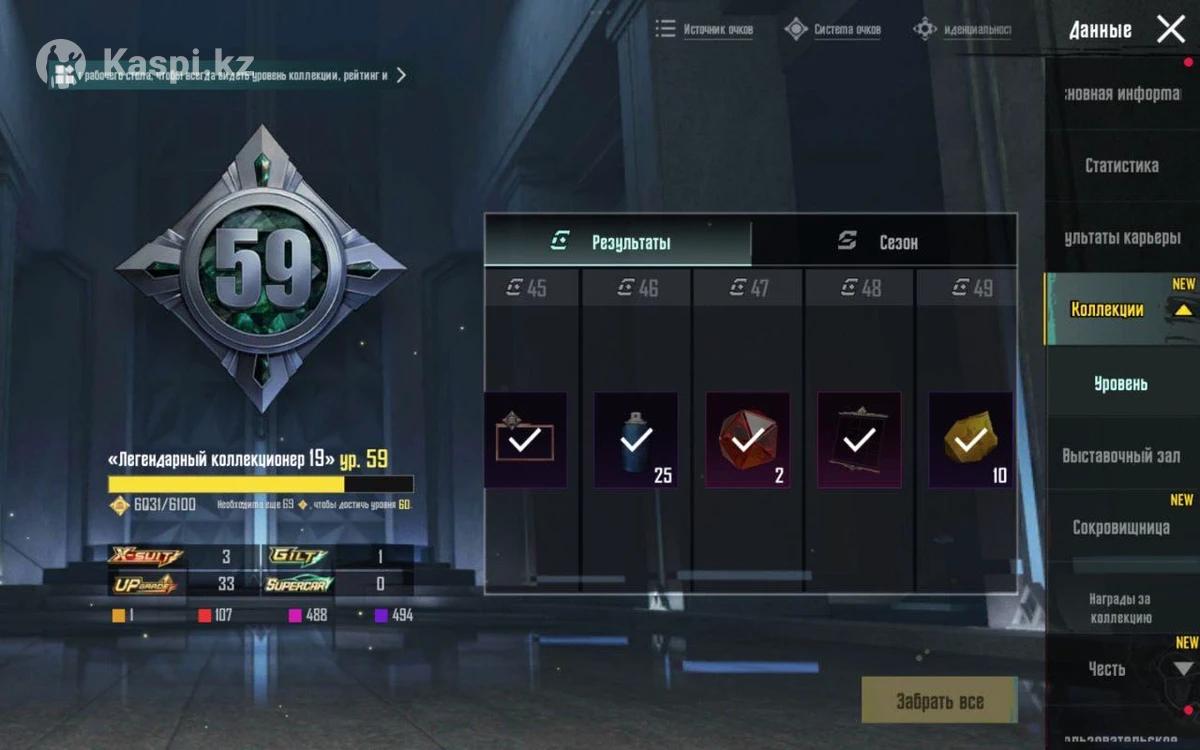Select the Результаты tab
This screenshot has width=1200, height=750.
coord(617,242)
